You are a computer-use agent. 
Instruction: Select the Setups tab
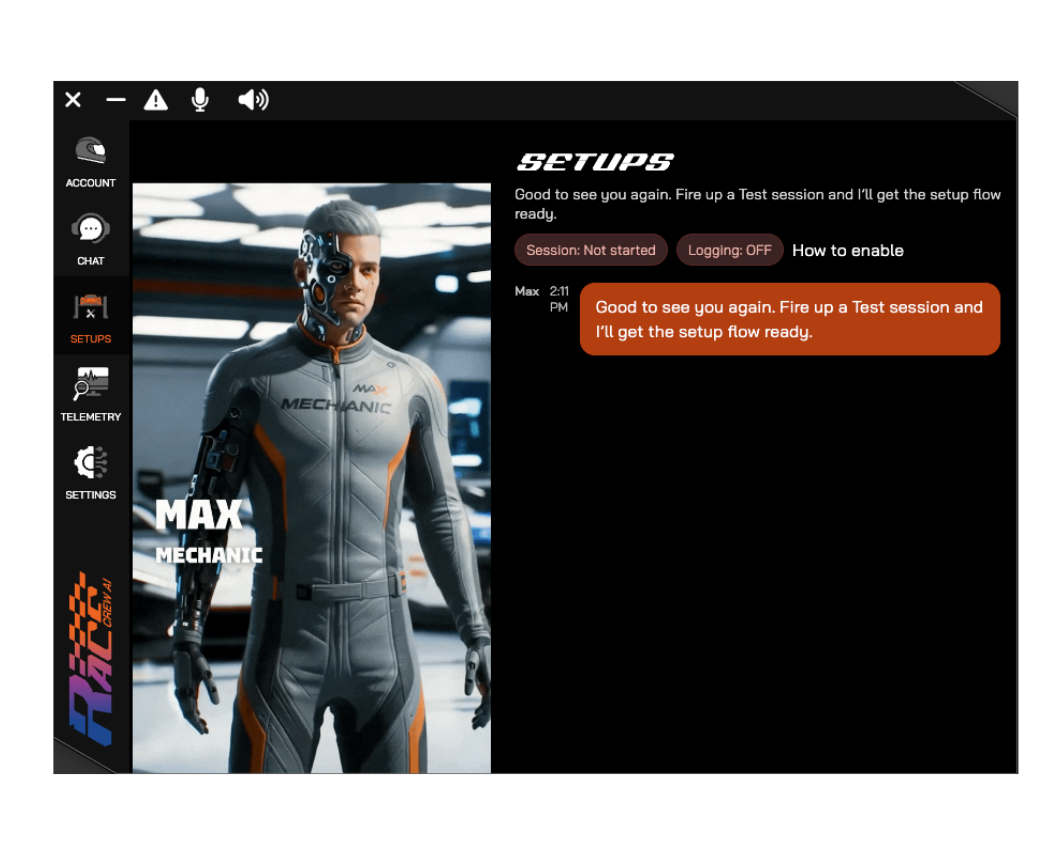91,317
